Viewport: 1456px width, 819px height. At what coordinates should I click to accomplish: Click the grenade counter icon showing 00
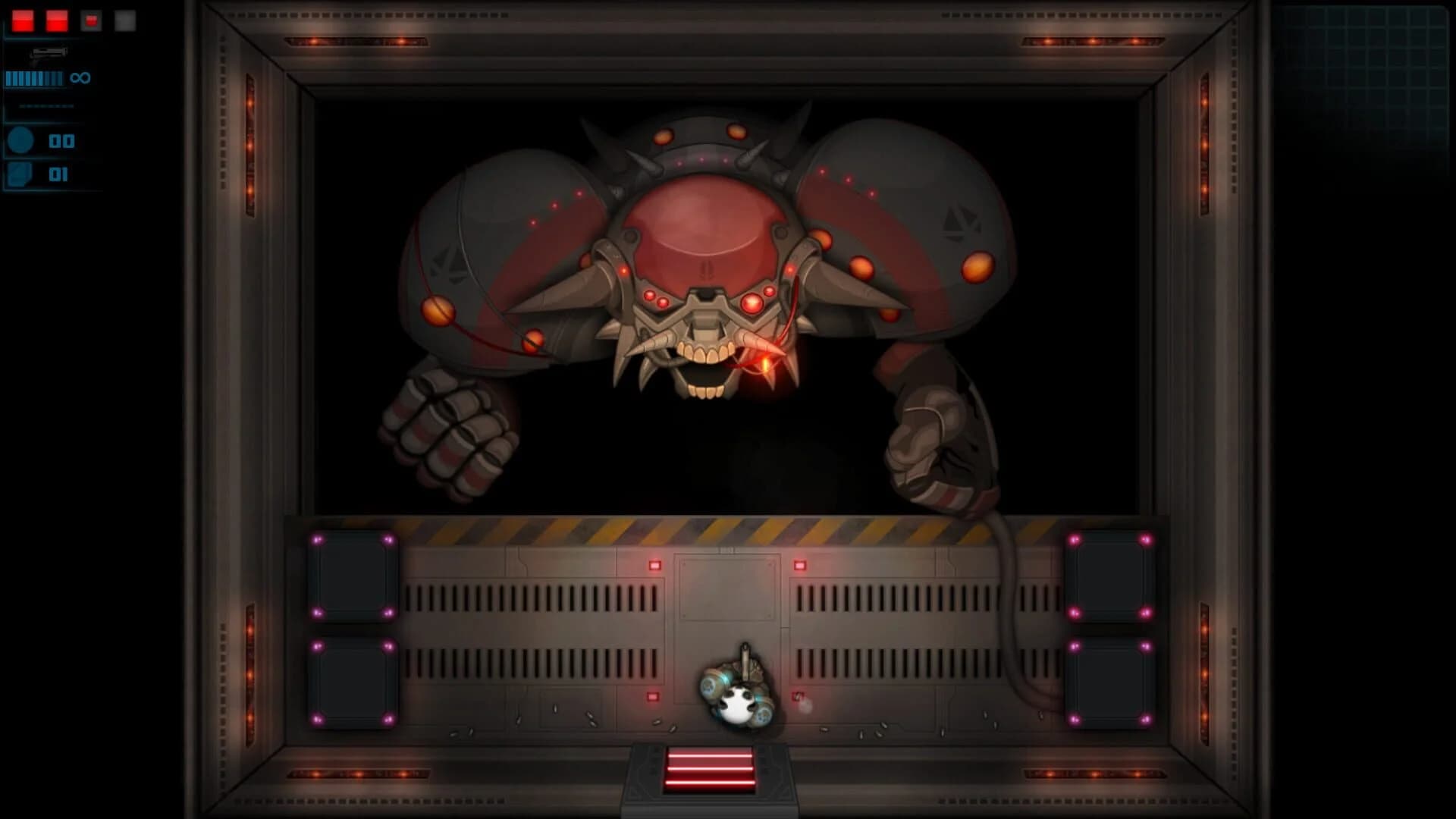20,140
